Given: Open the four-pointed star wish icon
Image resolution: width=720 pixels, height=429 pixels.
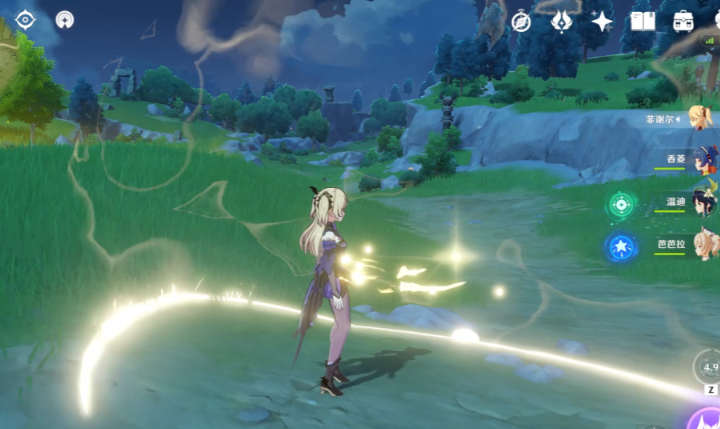Looking at the screenshot, I should pyautogui.click(x=602, y=20).
